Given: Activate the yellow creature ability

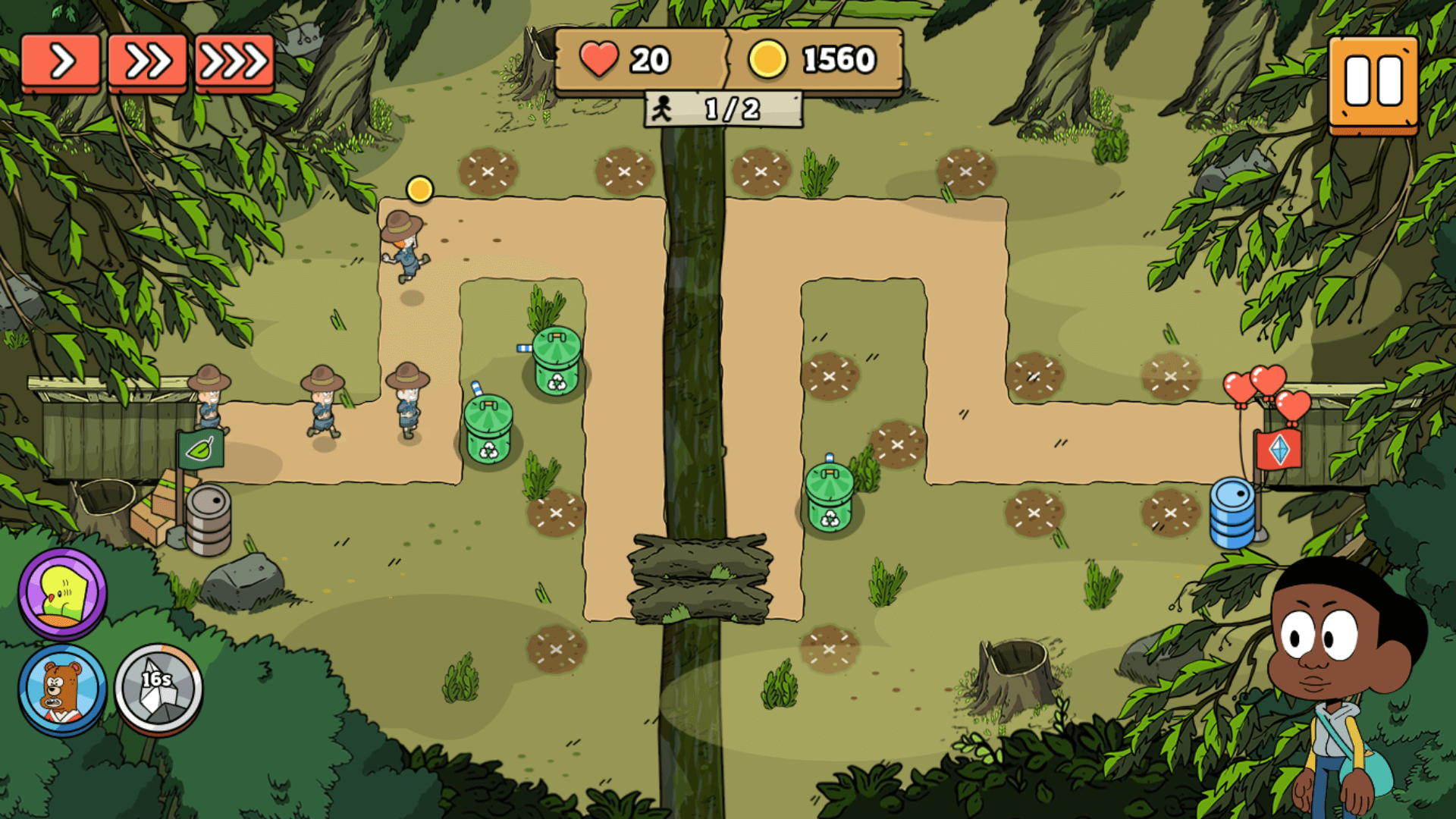Looking at the screenshot, I should coord(63,594).
